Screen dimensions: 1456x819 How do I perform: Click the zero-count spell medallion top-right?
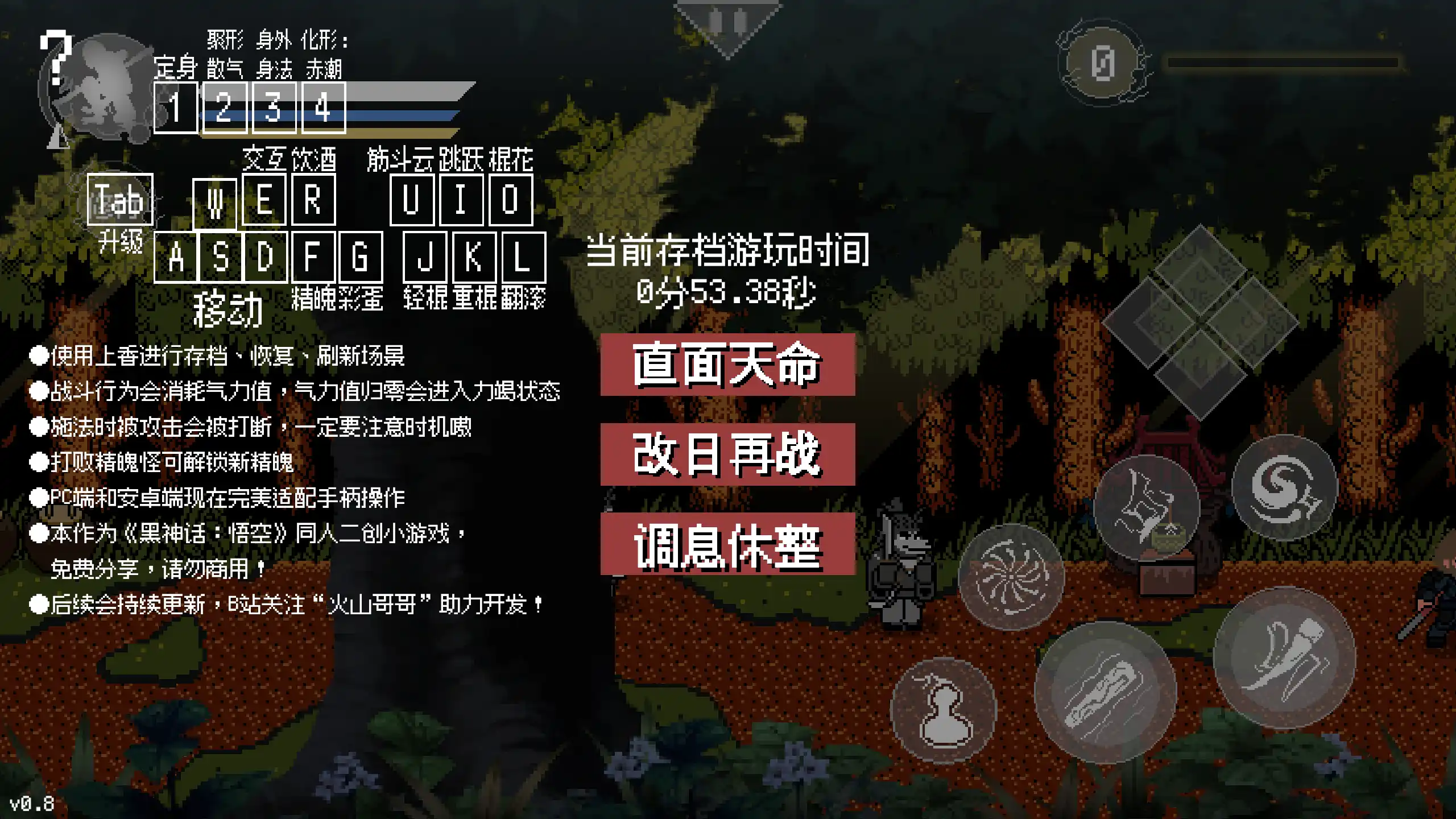pyautogui.click(x=1101, y=65)
